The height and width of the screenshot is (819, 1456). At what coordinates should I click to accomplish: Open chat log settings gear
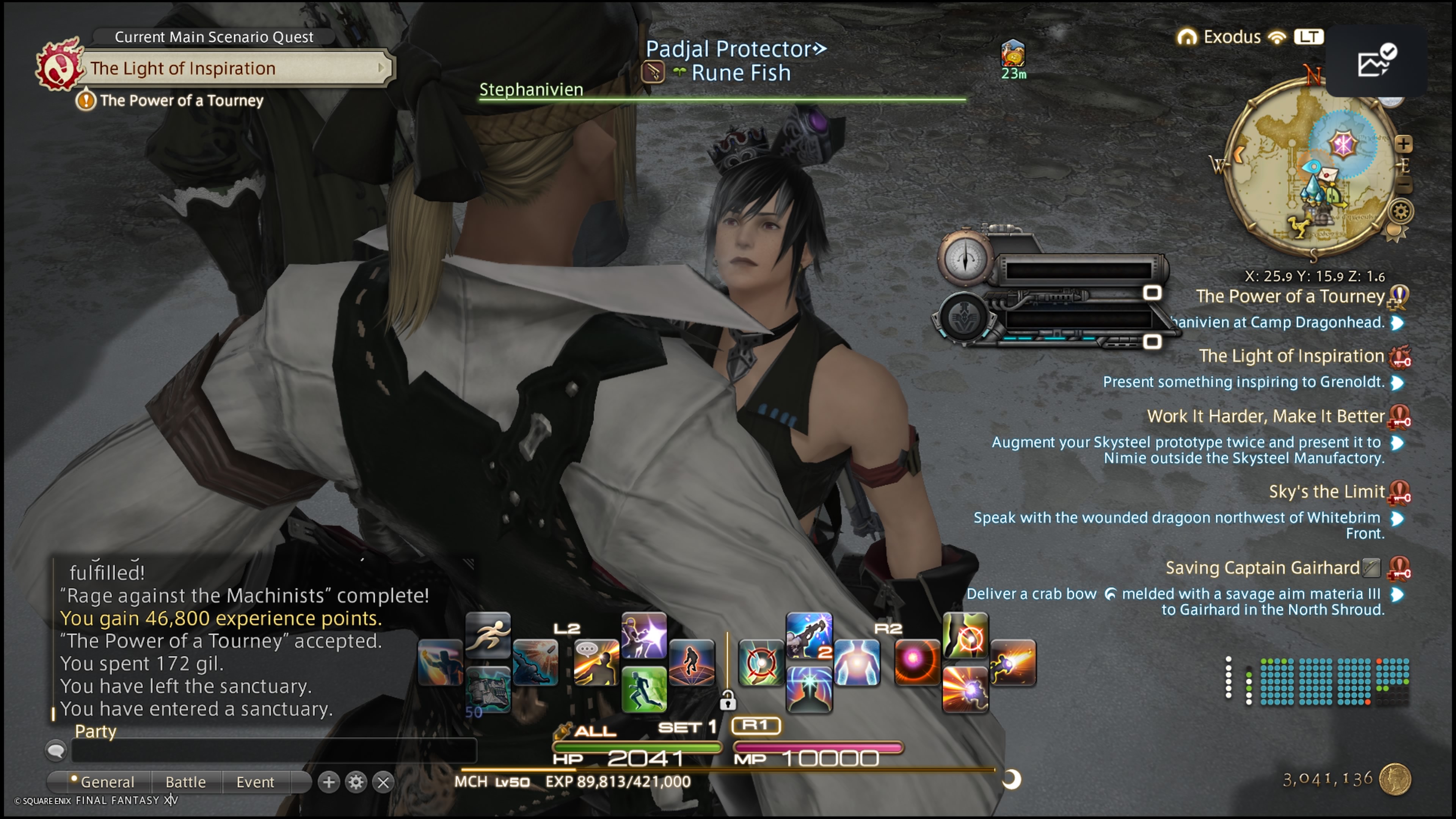[356, 782]
